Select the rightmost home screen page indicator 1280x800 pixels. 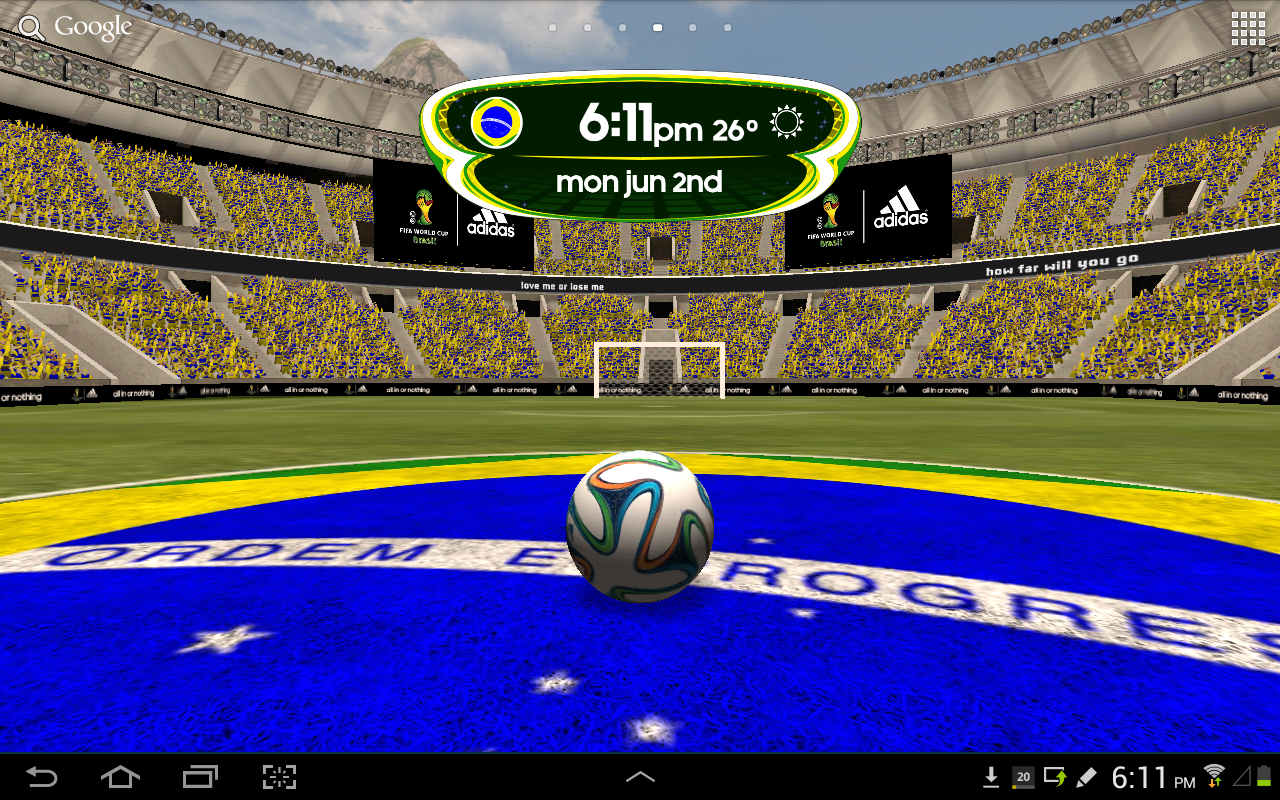click(x=727, y=28)
